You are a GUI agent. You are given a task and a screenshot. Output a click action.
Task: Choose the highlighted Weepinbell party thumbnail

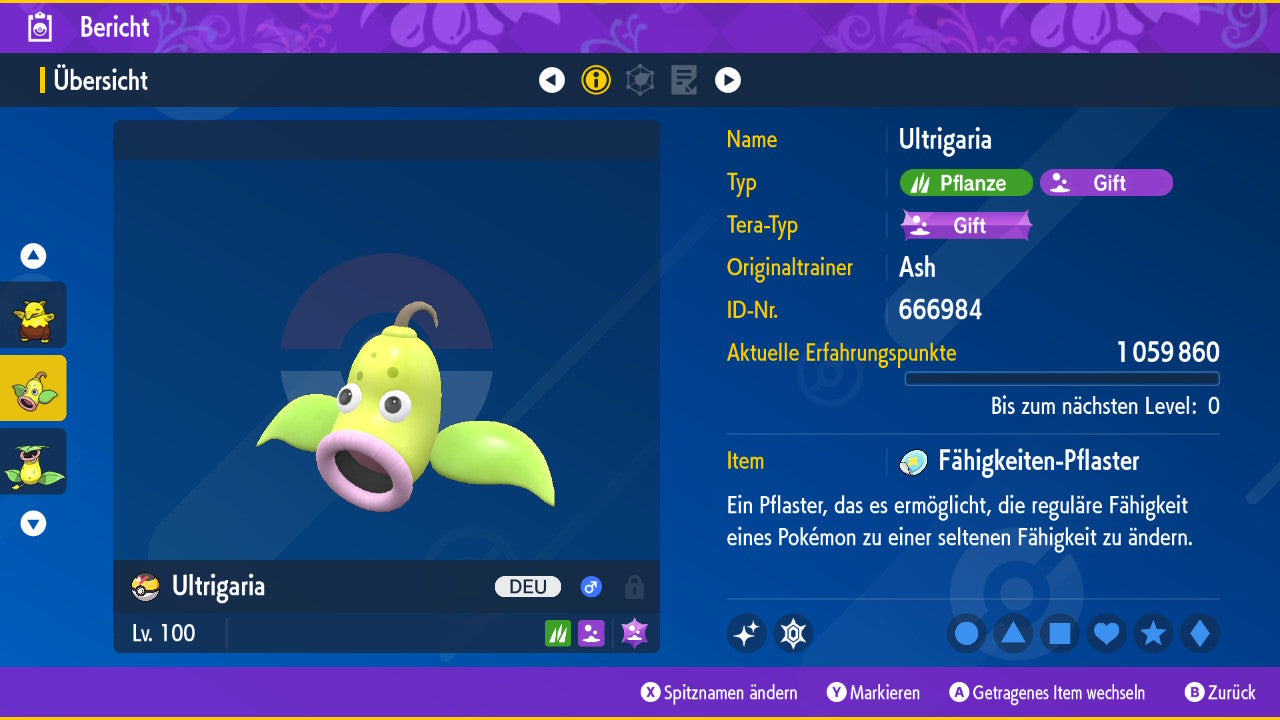coord(33,388)
